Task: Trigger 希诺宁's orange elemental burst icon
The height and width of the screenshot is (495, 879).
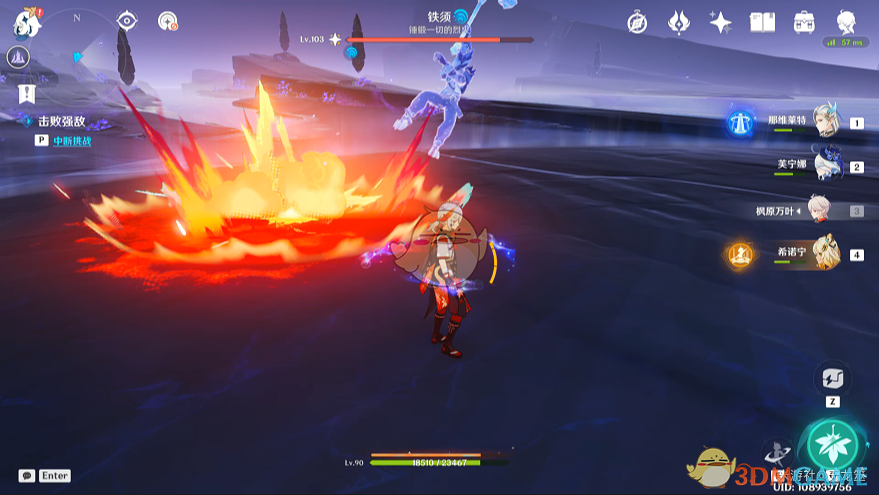Action: pyautogui.click(x=741, y=254)
